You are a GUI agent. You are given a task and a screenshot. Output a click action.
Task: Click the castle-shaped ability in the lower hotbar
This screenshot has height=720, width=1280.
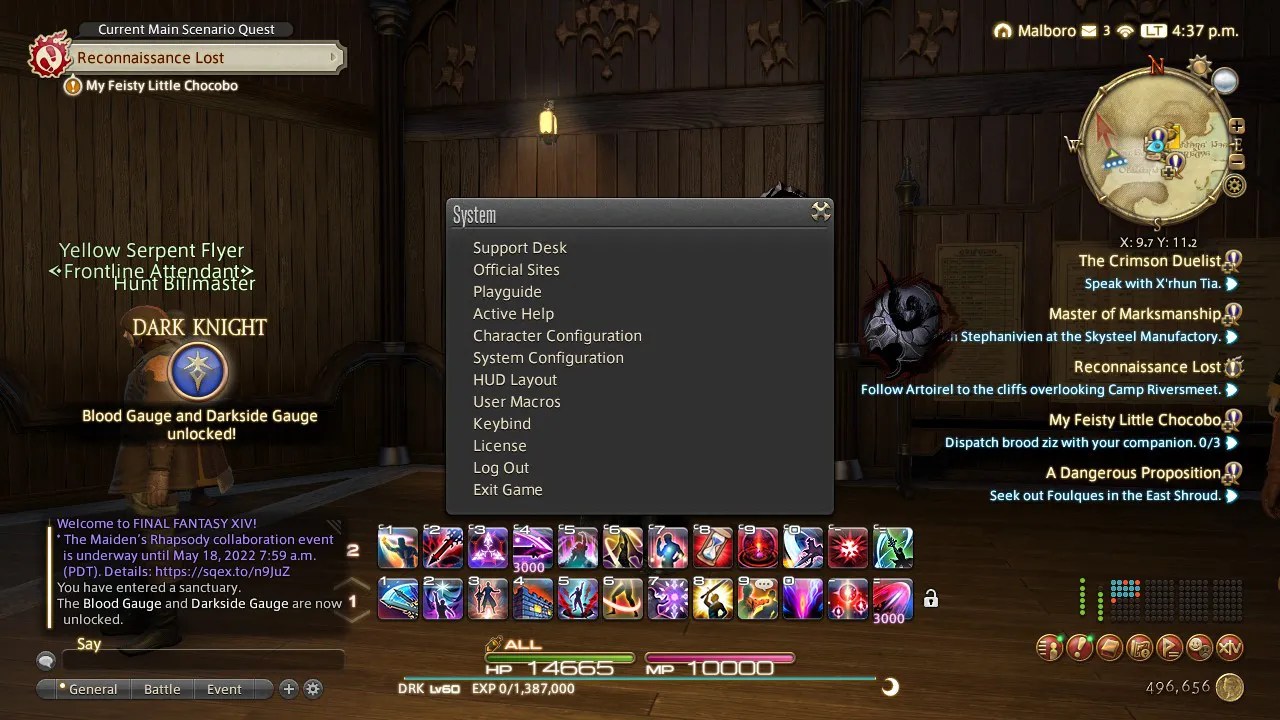click(x=532, y=597)
